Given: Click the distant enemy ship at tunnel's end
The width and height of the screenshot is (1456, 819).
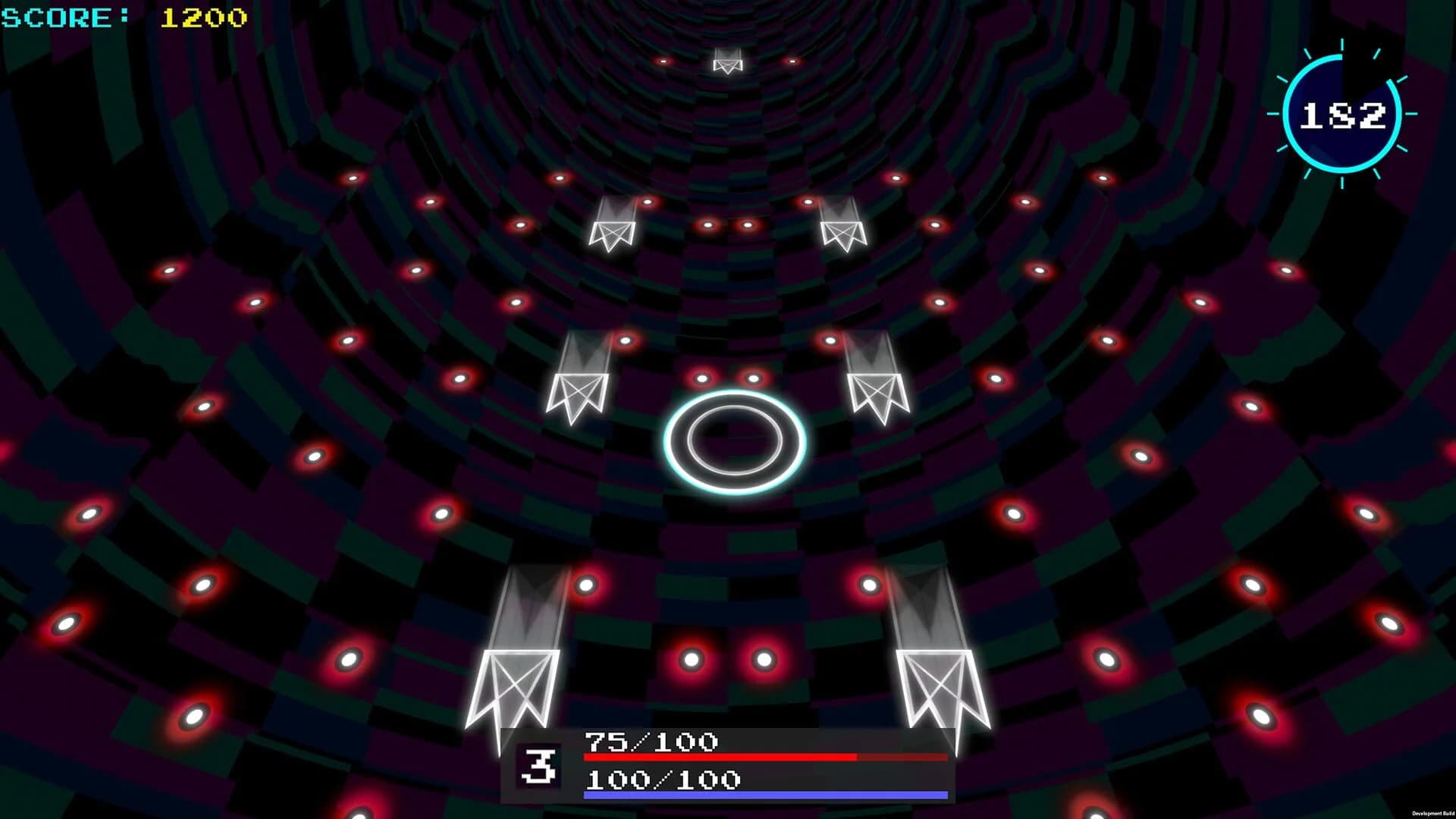Looking at the screenshot, I should click(726, 64).
